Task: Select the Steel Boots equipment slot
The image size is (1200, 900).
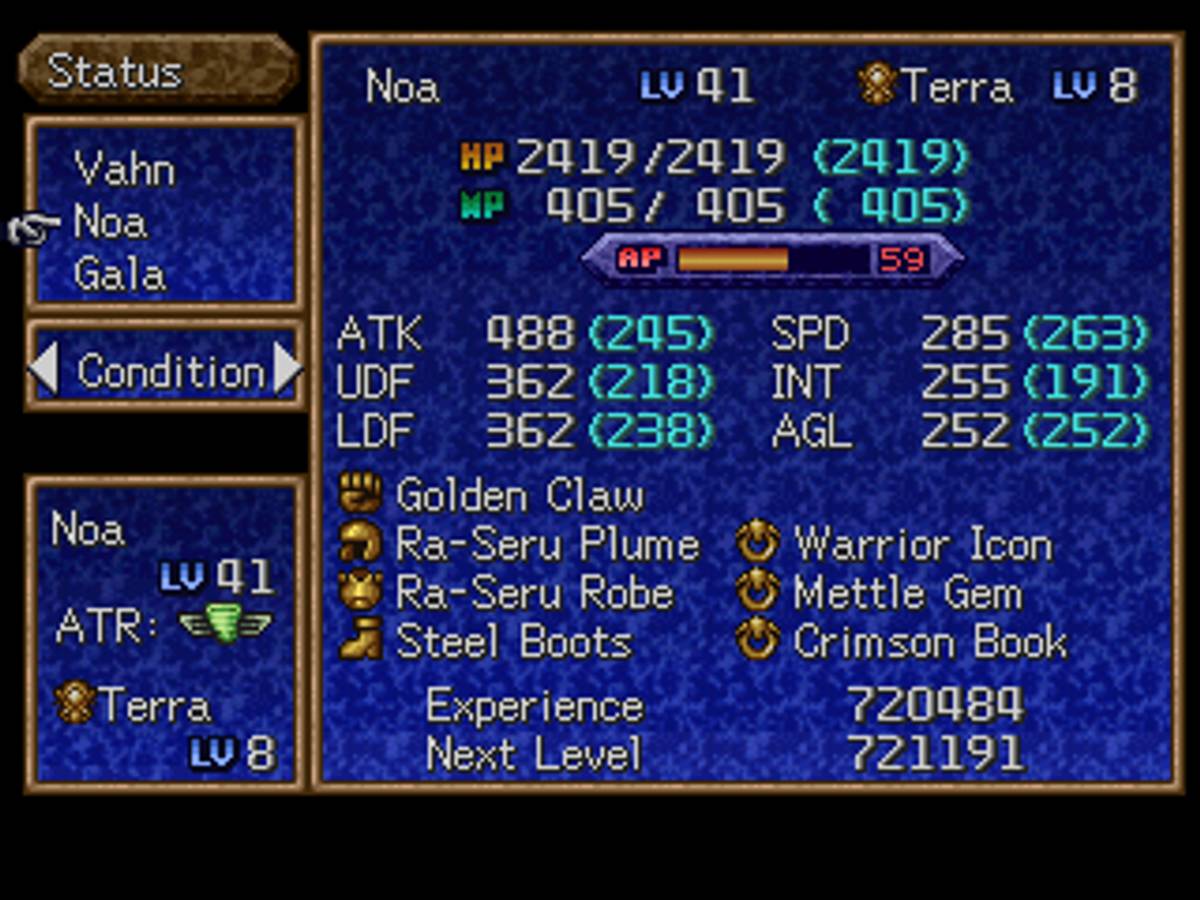Action: coord(513,642)
